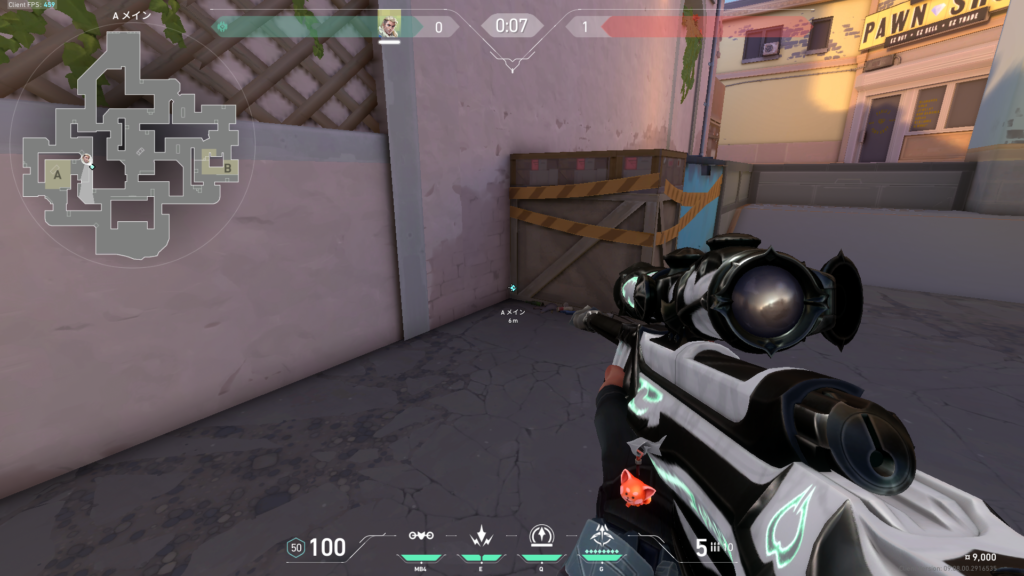Activate the linked-circles ability icon
This screenshot has width=1024, height=576.
421,536
